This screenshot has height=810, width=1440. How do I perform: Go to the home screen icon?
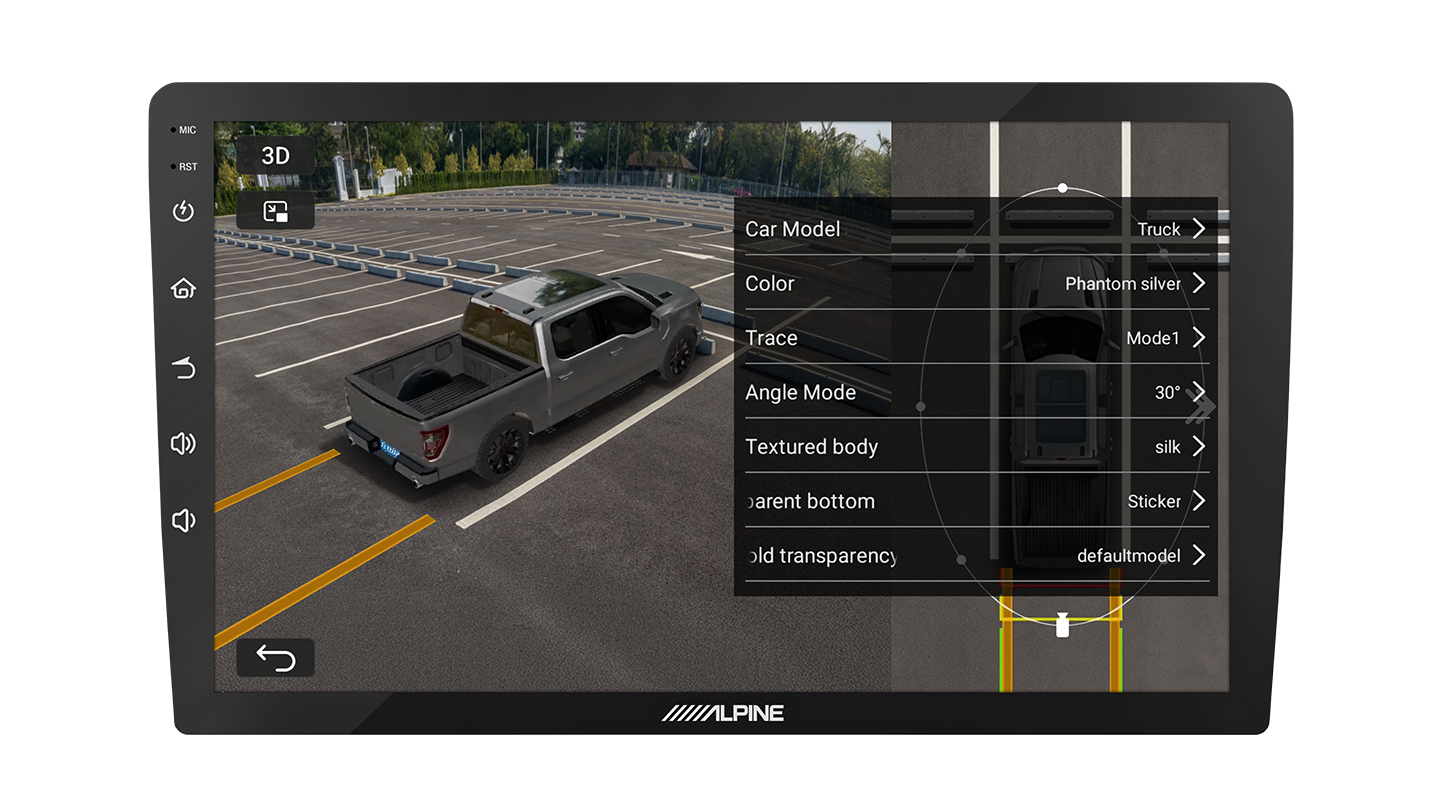click(x=183, y=289)
